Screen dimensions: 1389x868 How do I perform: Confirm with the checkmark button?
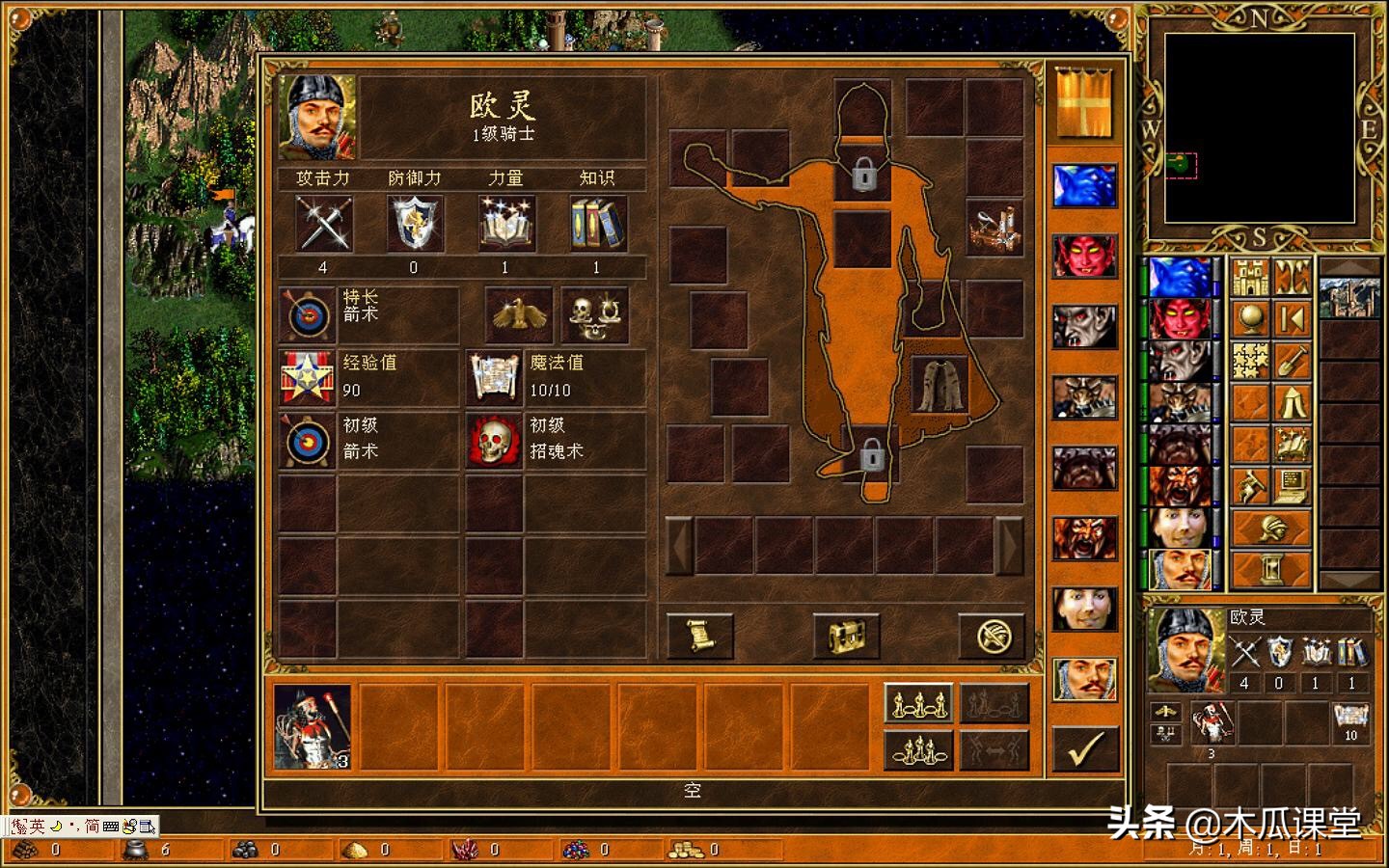point(1085,748)
